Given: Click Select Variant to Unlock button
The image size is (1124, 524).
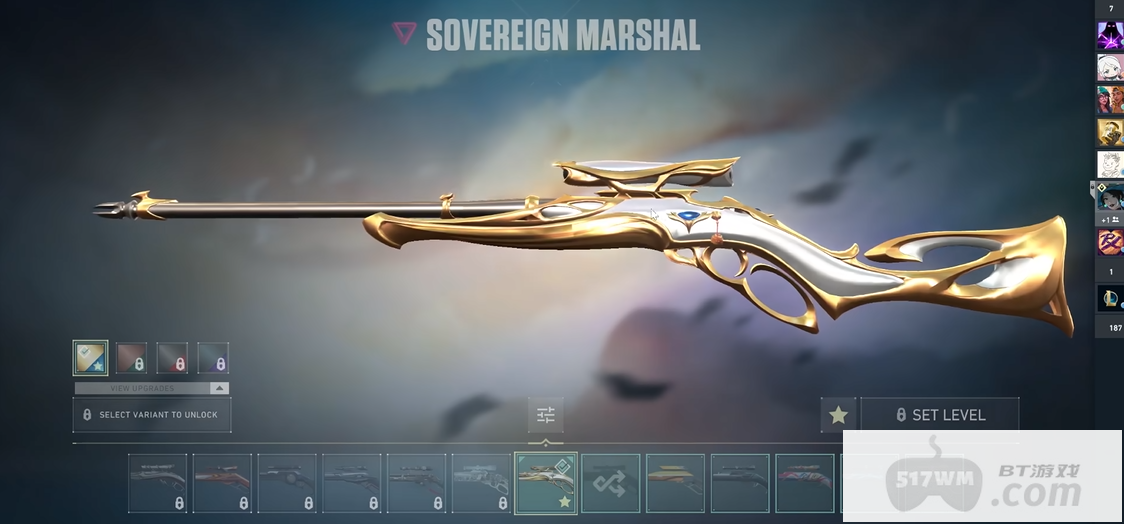Looking at the screenshot, I should (152, 414).
